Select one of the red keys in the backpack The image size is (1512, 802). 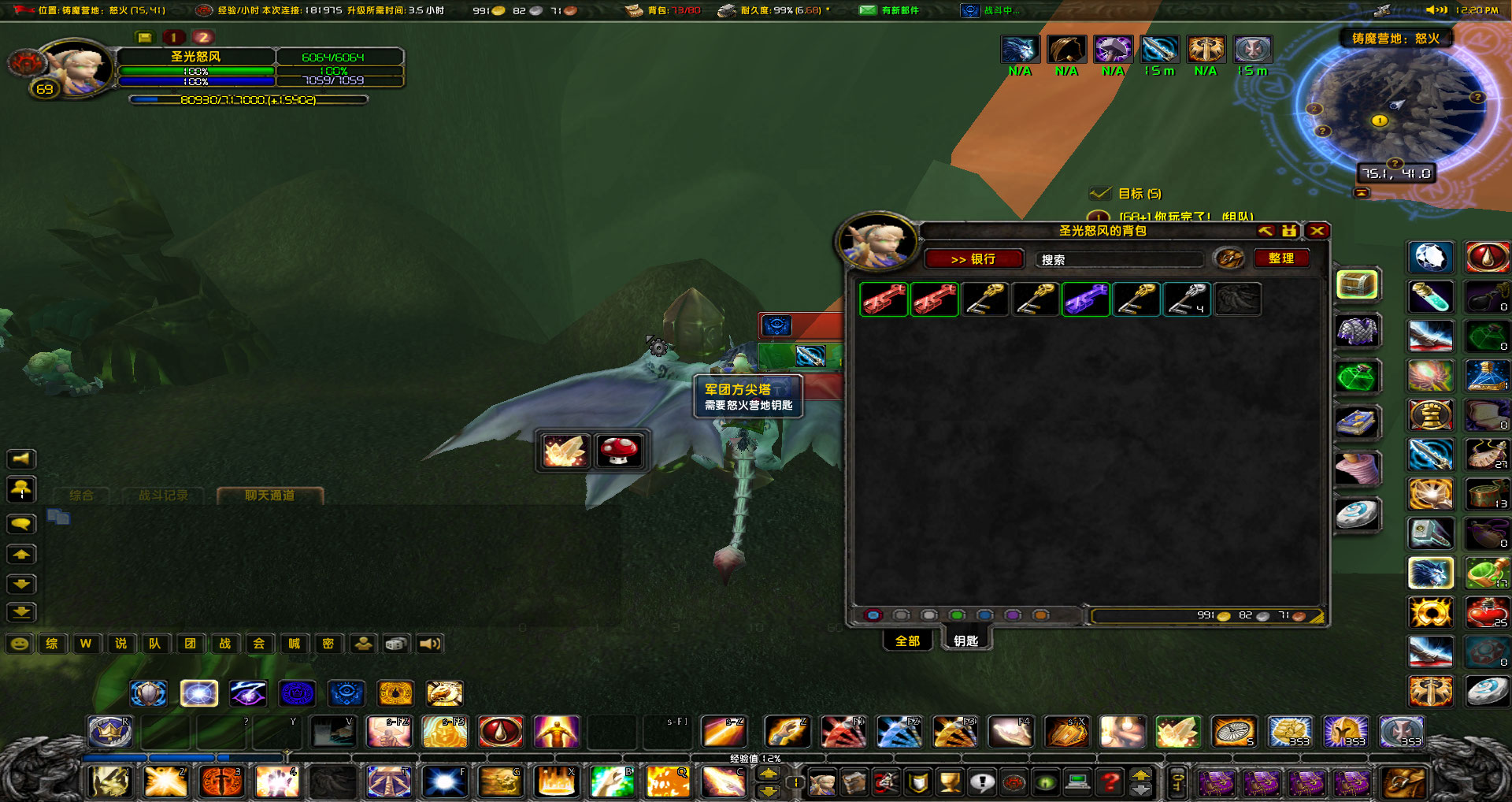[884, 299]
